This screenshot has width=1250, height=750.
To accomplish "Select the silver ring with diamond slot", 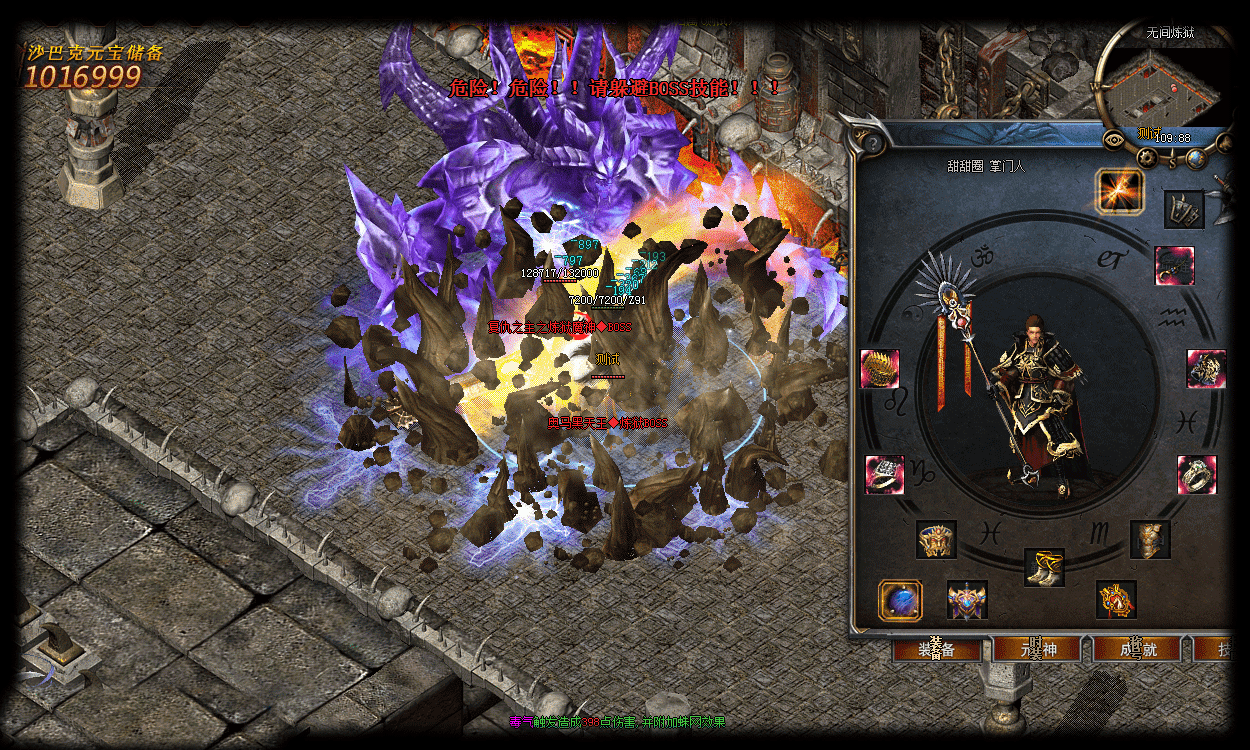I will point(884,474).
